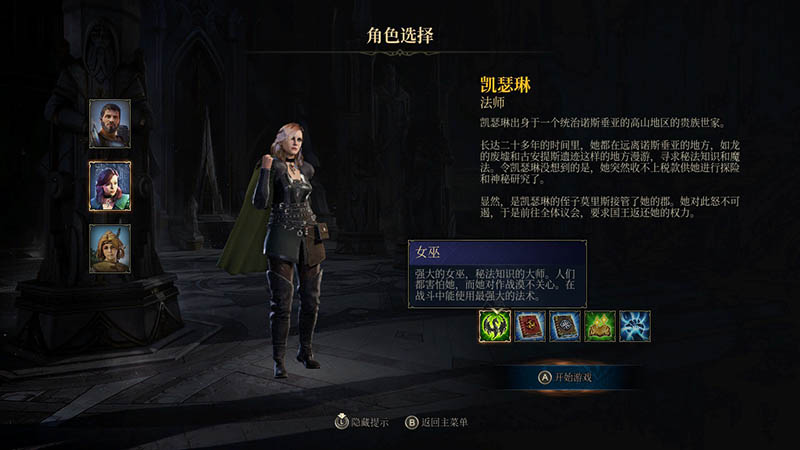View the golden treasure on green skill icon

(600, 326)
